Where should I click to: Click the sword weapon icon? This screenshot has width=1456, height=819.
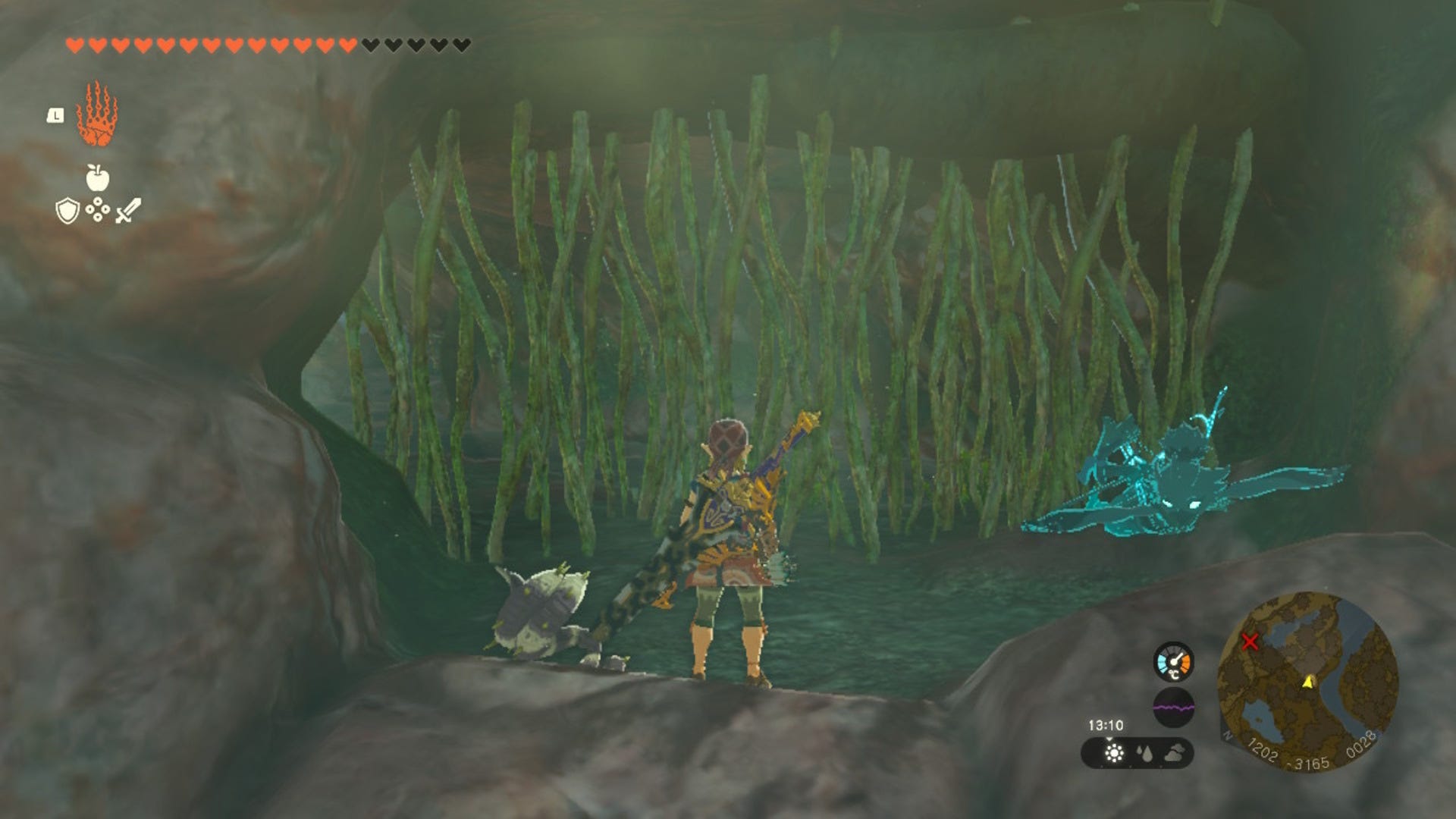[127, 211]
